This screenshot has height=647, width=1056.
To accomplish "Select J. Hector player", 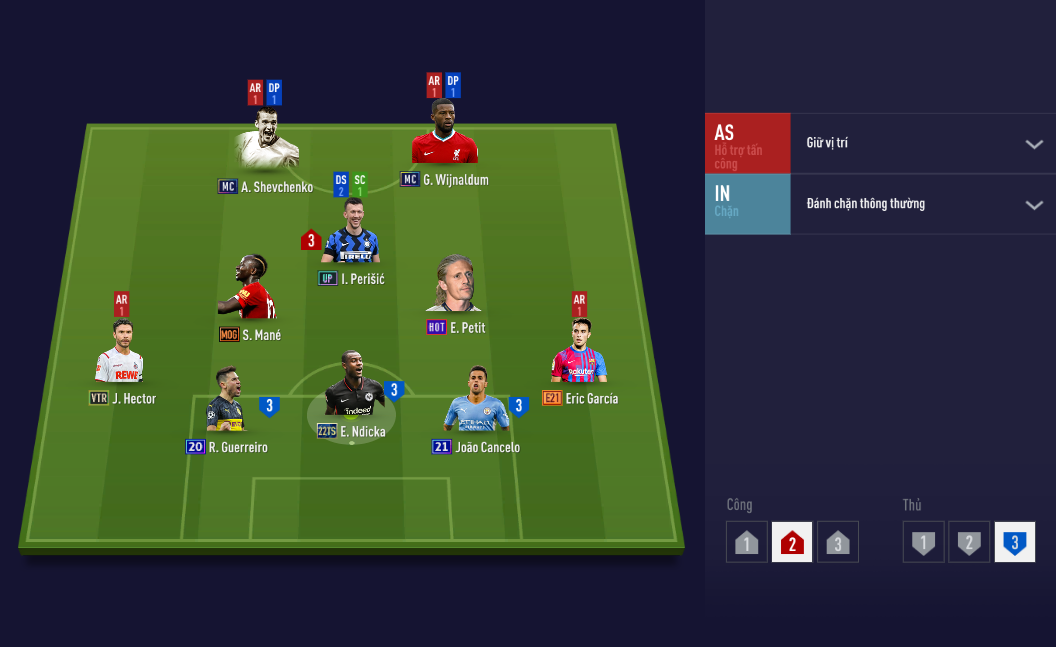I will [120, 355].
